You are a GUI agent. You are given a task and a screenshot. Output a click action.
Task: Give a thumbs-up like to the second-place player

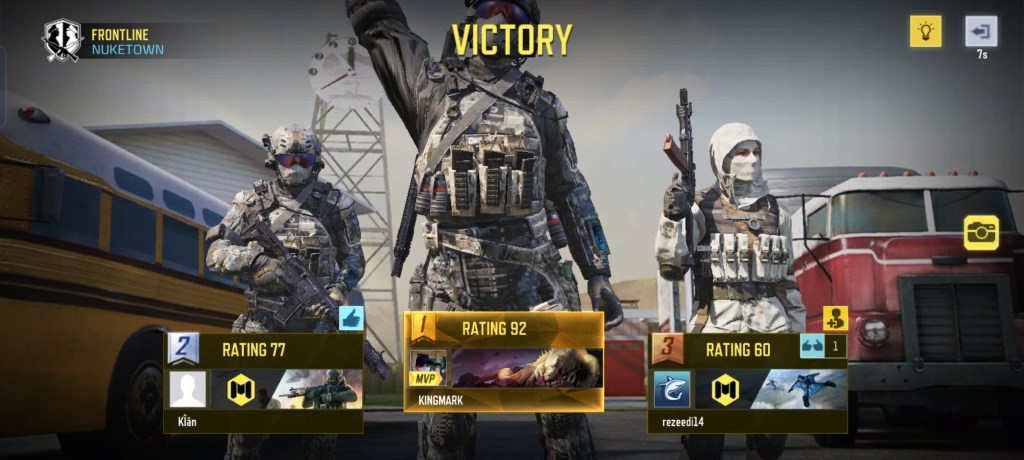[x=350, y=319]
